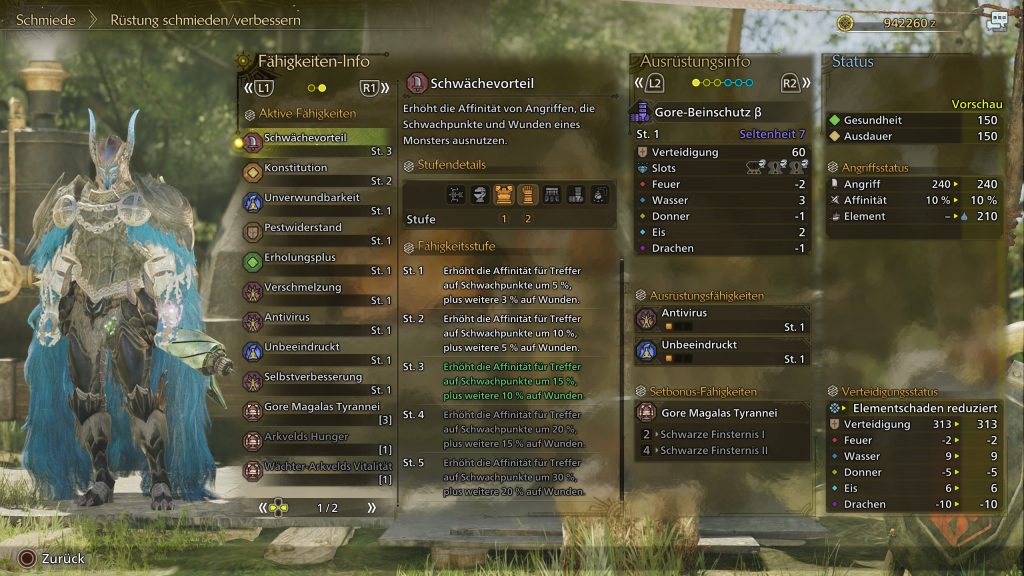Viewport: 1024px width, 576px height.
Task: Show Gore Magalas Tyrannei in the skill list
Action: 317,413
